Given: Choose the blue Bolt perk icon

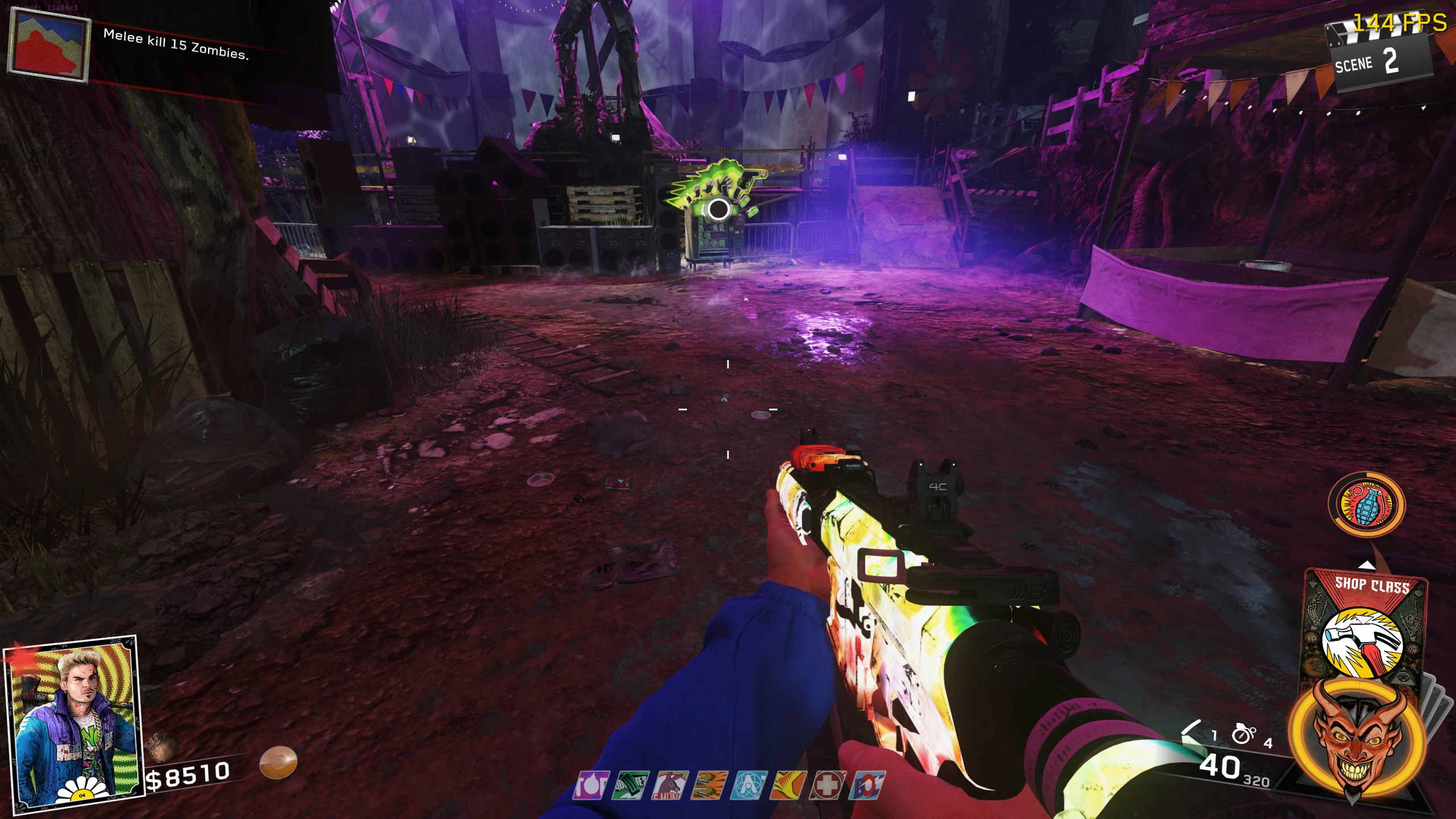Looking at the screenshot, I should click(x=868, y=785).
